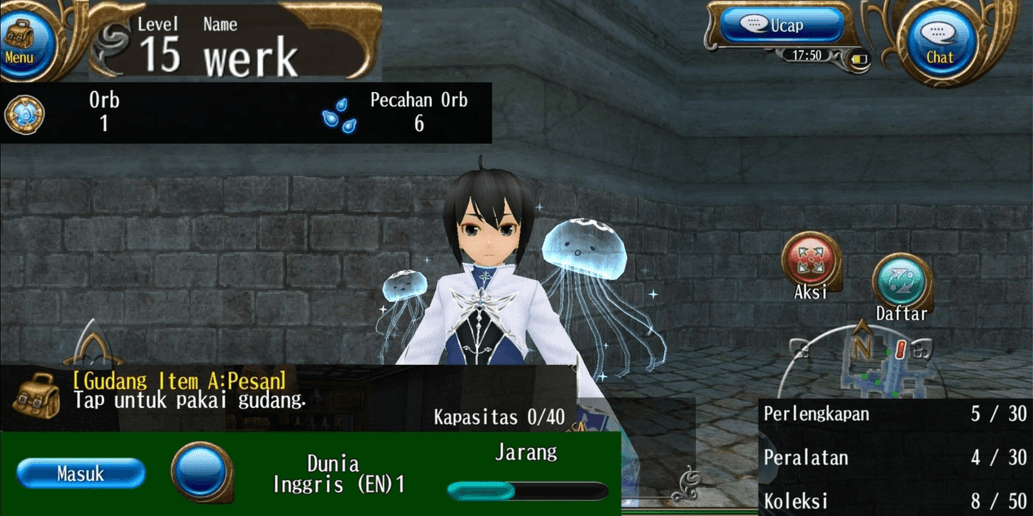Select the Perlengkapan inventory row
The width and height of the screenshot is (1033, 516).
894,414
